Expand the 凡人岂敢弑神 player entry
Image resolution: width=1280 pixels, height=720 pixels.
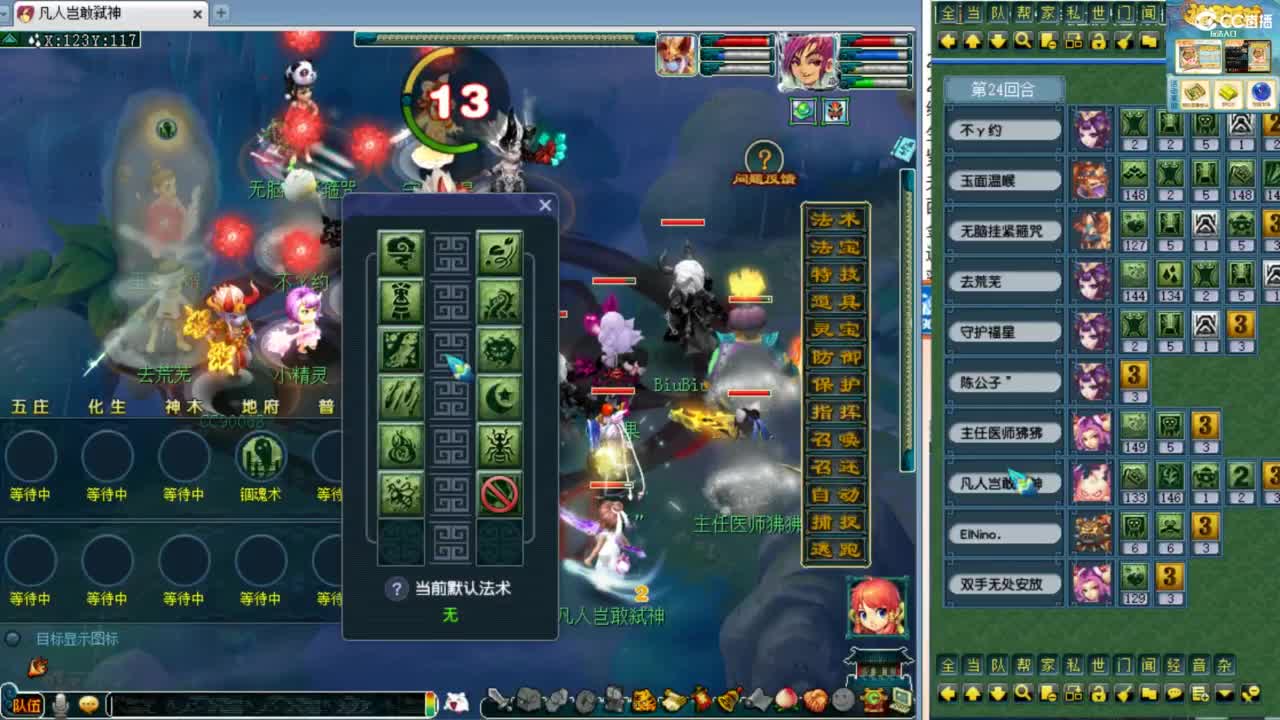click(1003, 484)
